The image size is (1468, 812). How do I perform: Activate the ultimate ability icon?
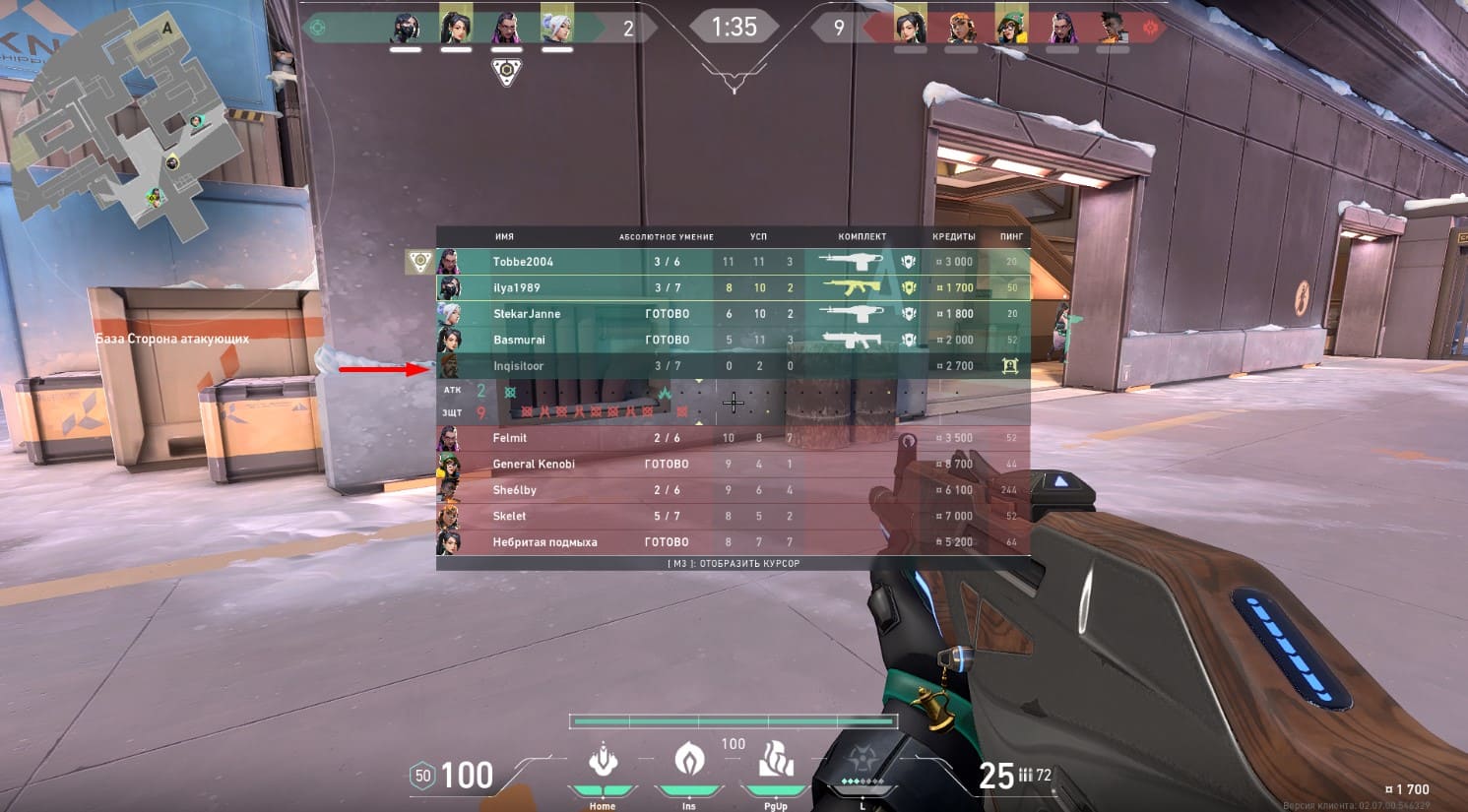click(862, 765)
